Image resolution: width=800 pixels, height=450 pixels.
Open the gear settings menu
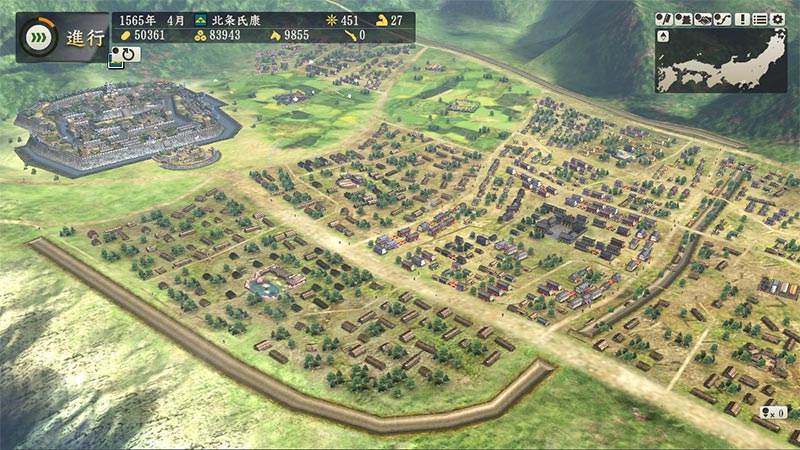pos(777,19)
